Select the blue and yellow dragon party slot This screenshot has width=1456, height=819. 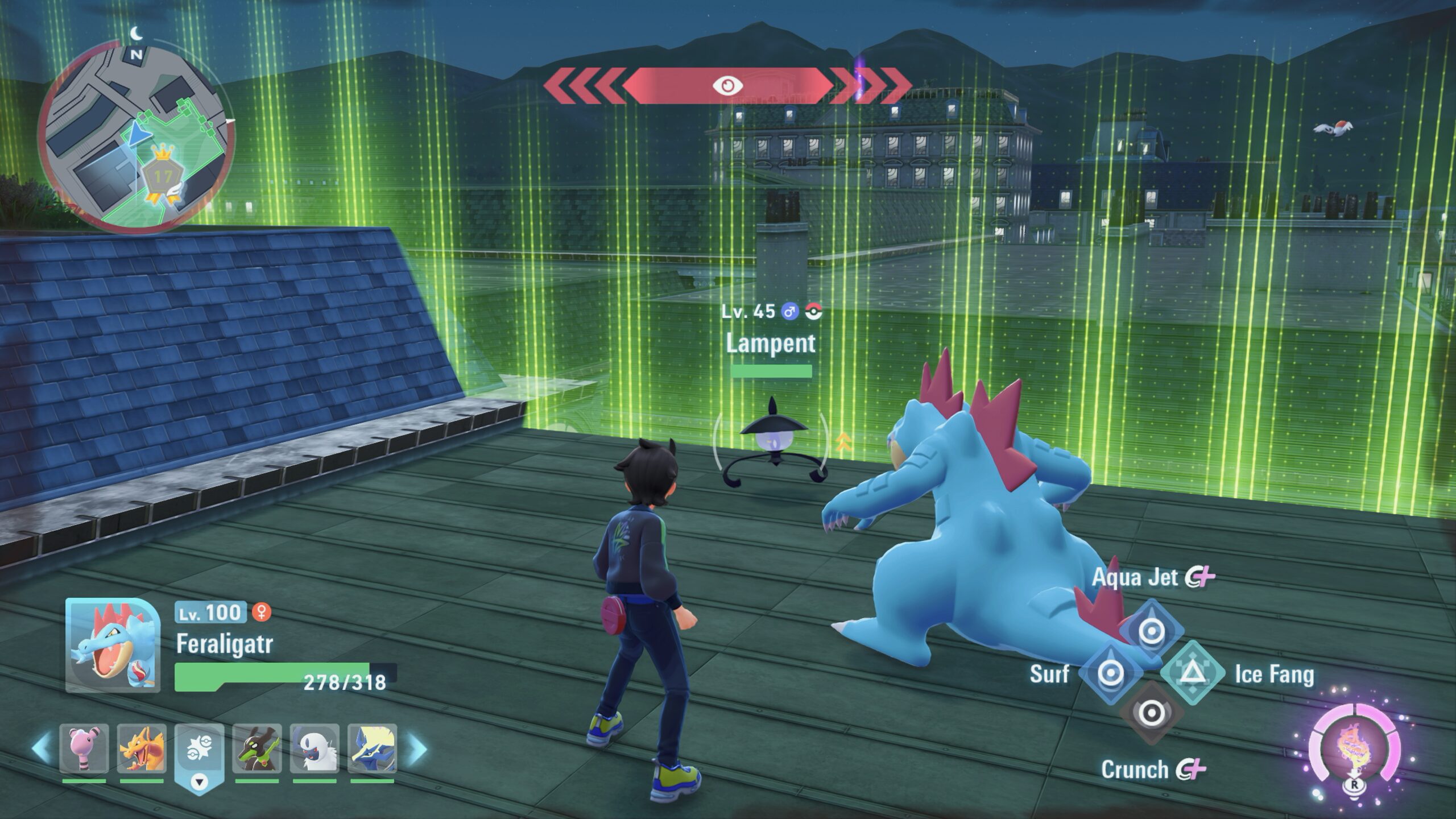[372, 748]
